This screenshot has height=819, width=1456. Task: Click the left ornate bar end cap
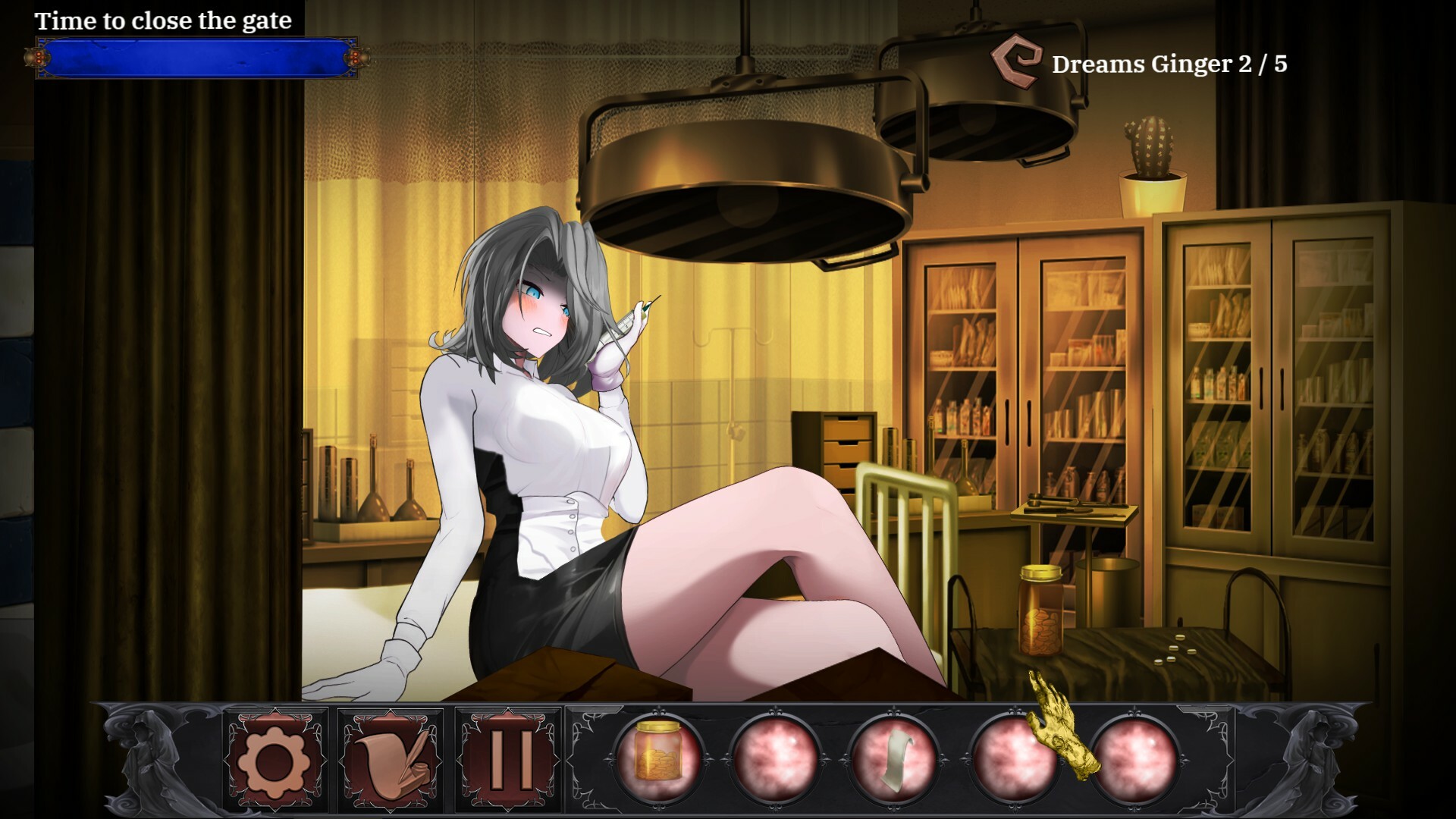tap(35, 58)
